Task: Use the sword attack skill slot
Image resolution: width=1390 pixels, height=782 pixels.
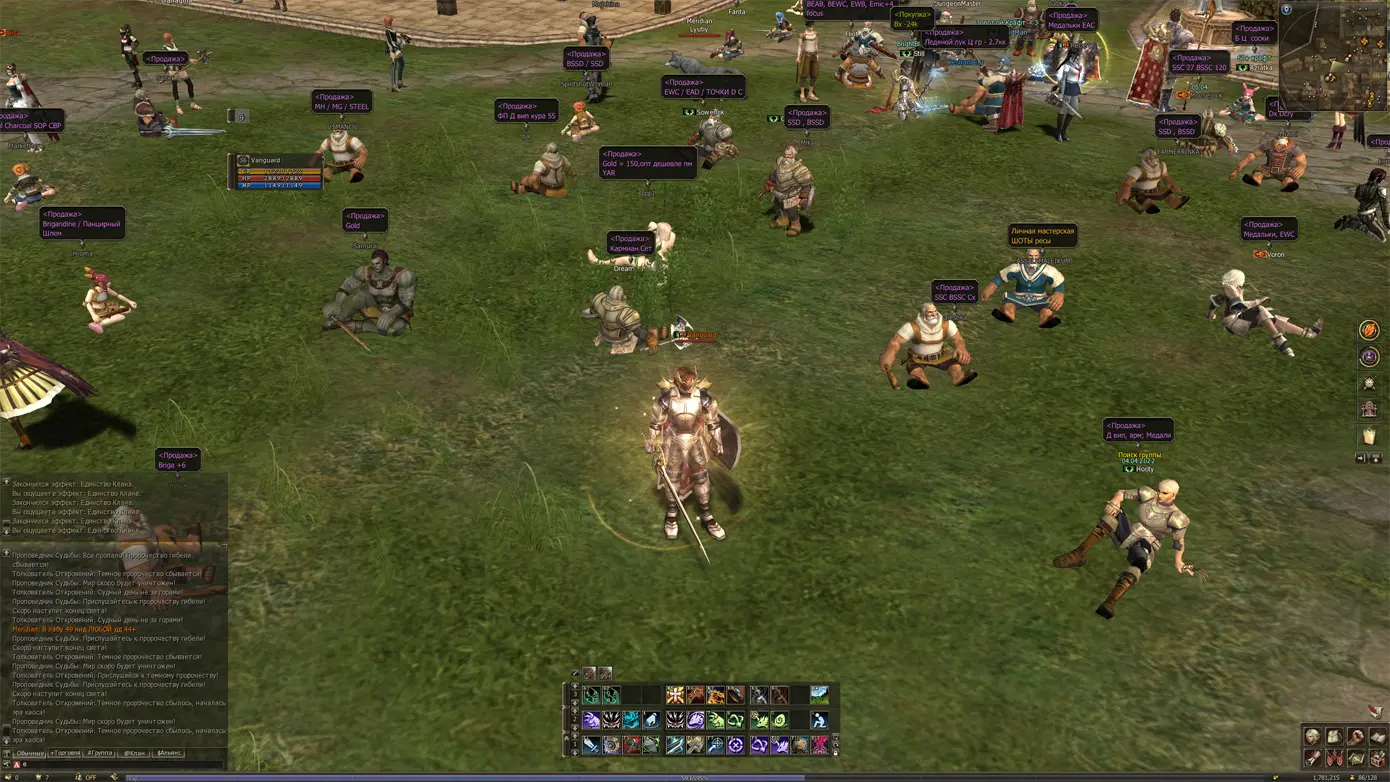Action: [592, 745]
